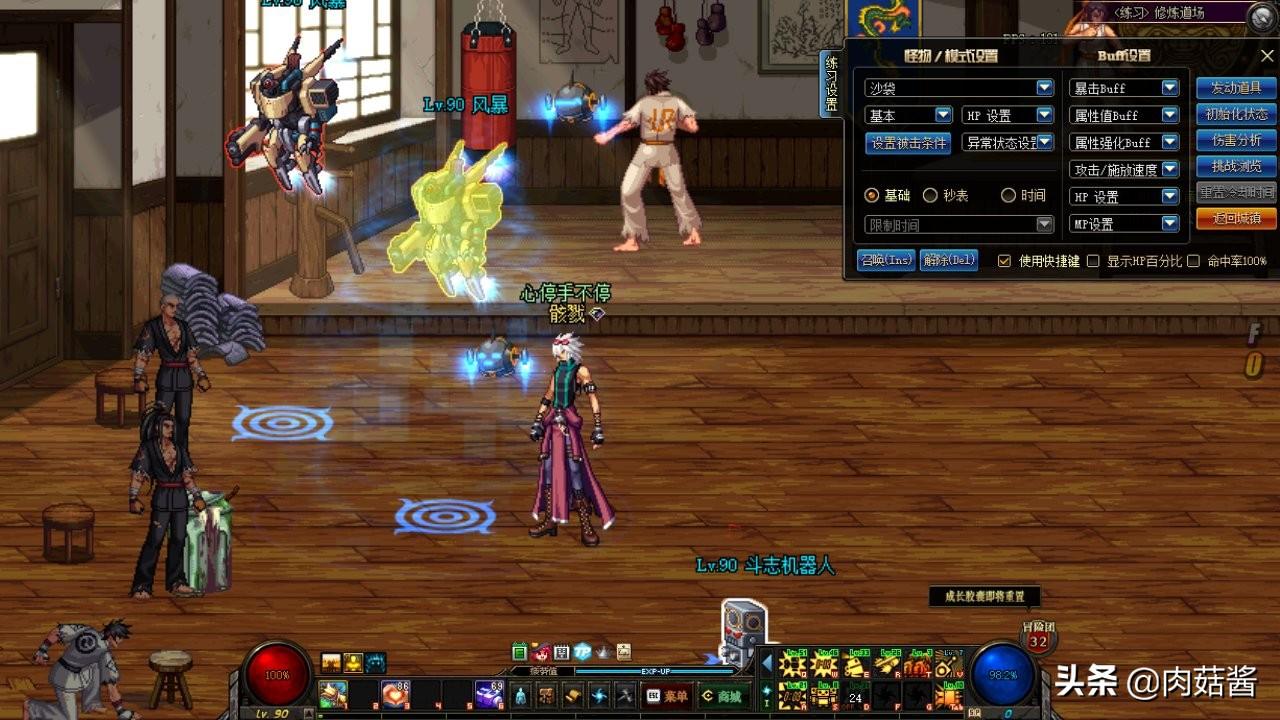Open the MP设置 dropdown
Image resolution: width=1280 pixels, height=720 pixels.
pos(1124,224)
